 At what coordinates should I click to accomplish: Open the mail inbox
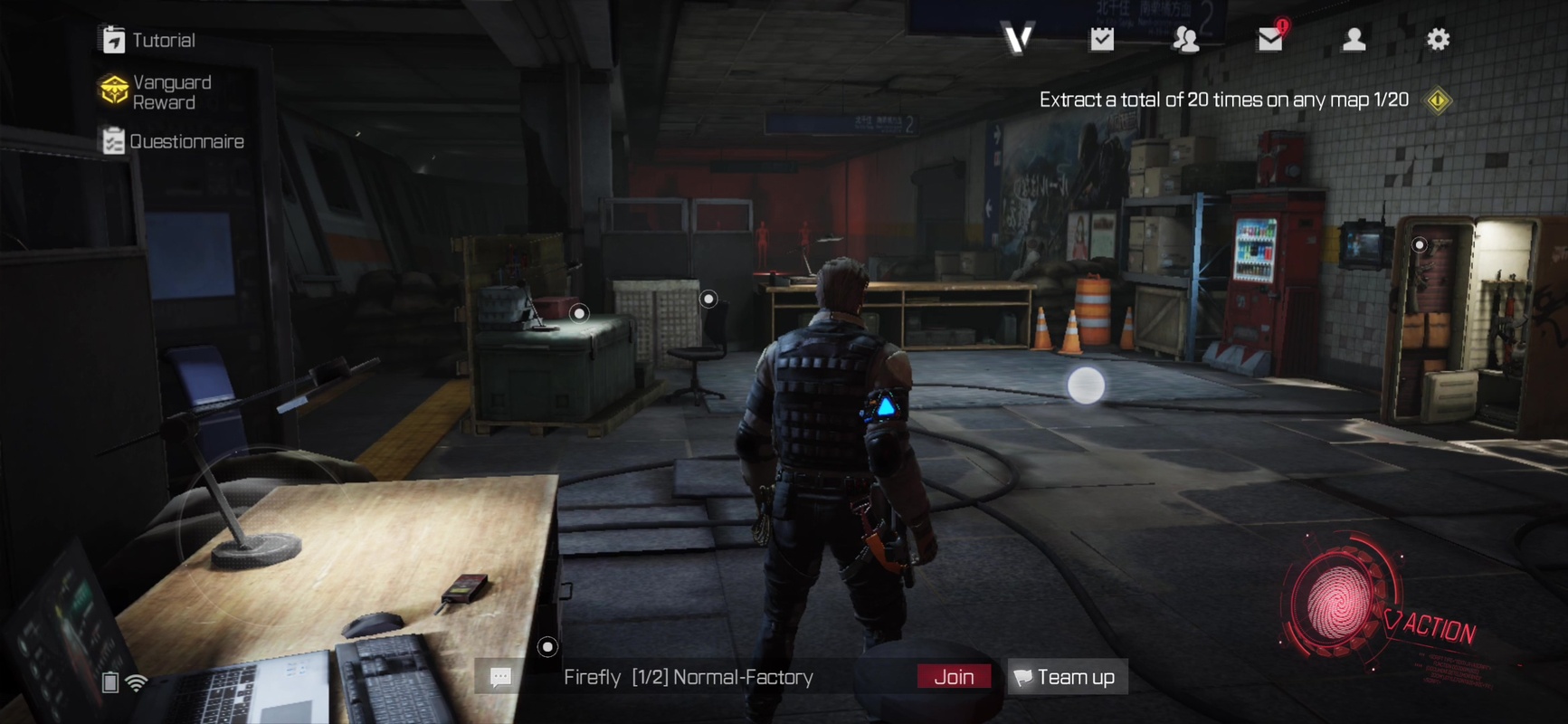click(1270, 39)
